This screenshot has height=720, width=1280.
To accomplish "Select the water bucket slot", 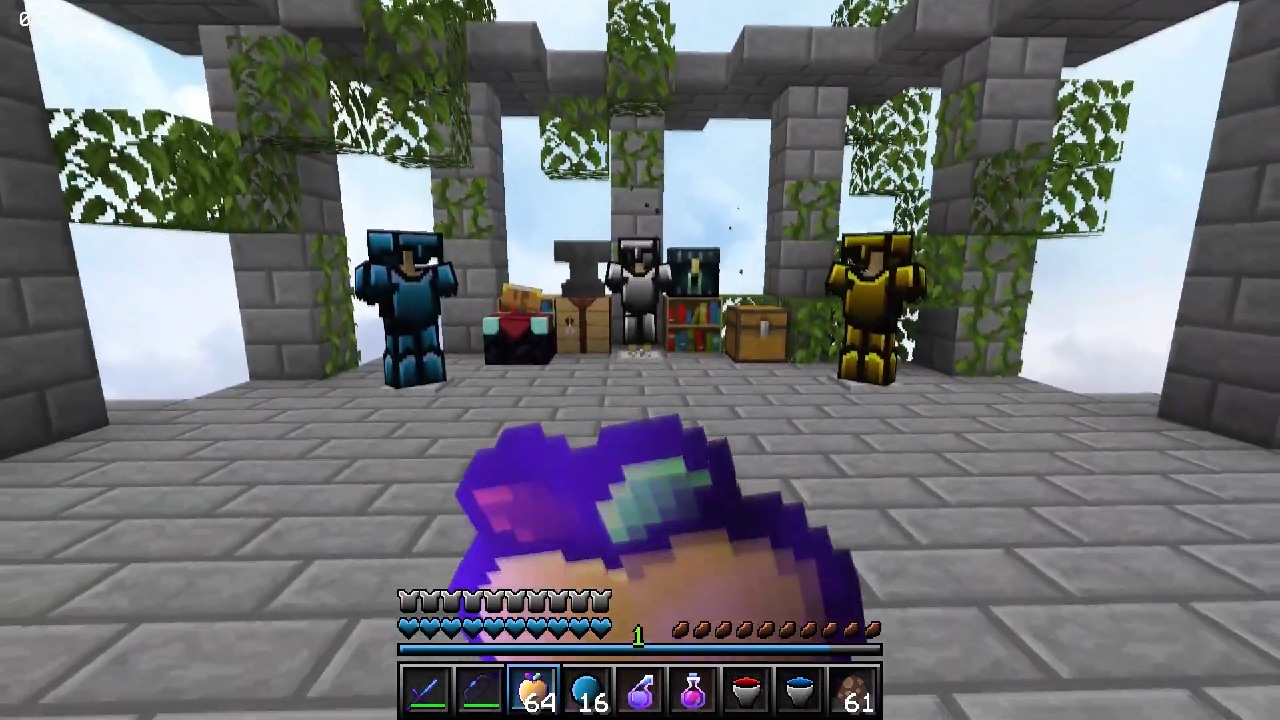I will click(x=800, y=692).
